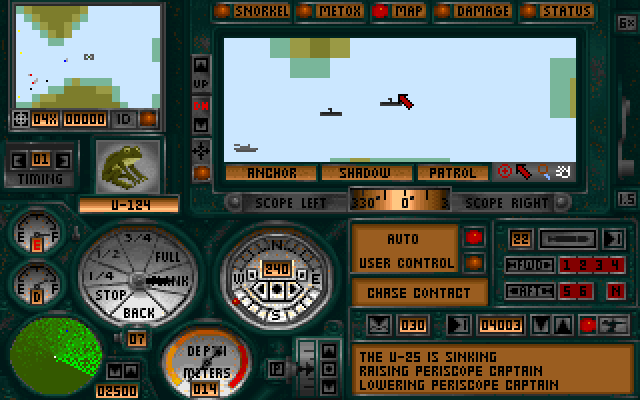Lower periscope with the DN button

tap(201, 105)
